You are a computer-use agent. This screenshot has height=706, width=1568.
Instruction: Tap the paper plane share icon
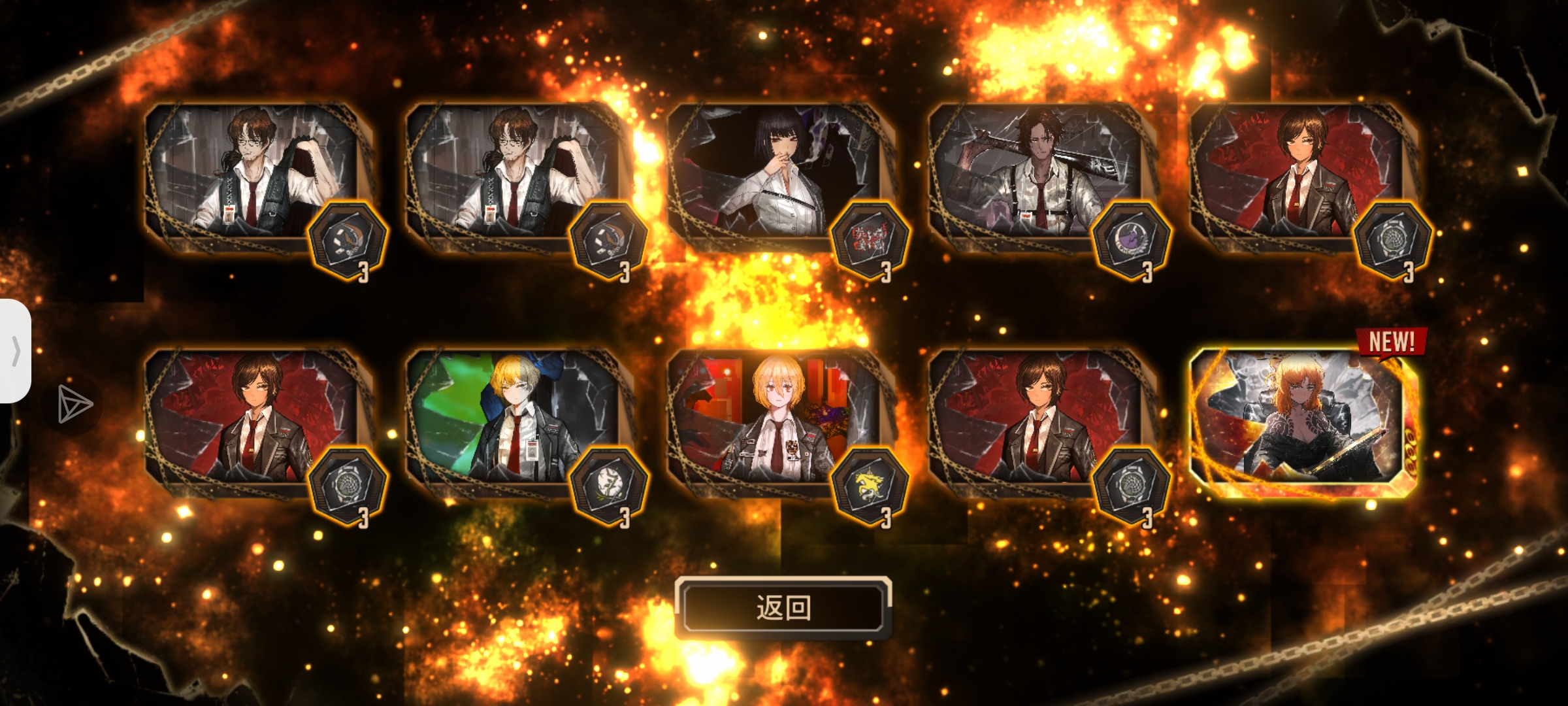pos(74,404)
